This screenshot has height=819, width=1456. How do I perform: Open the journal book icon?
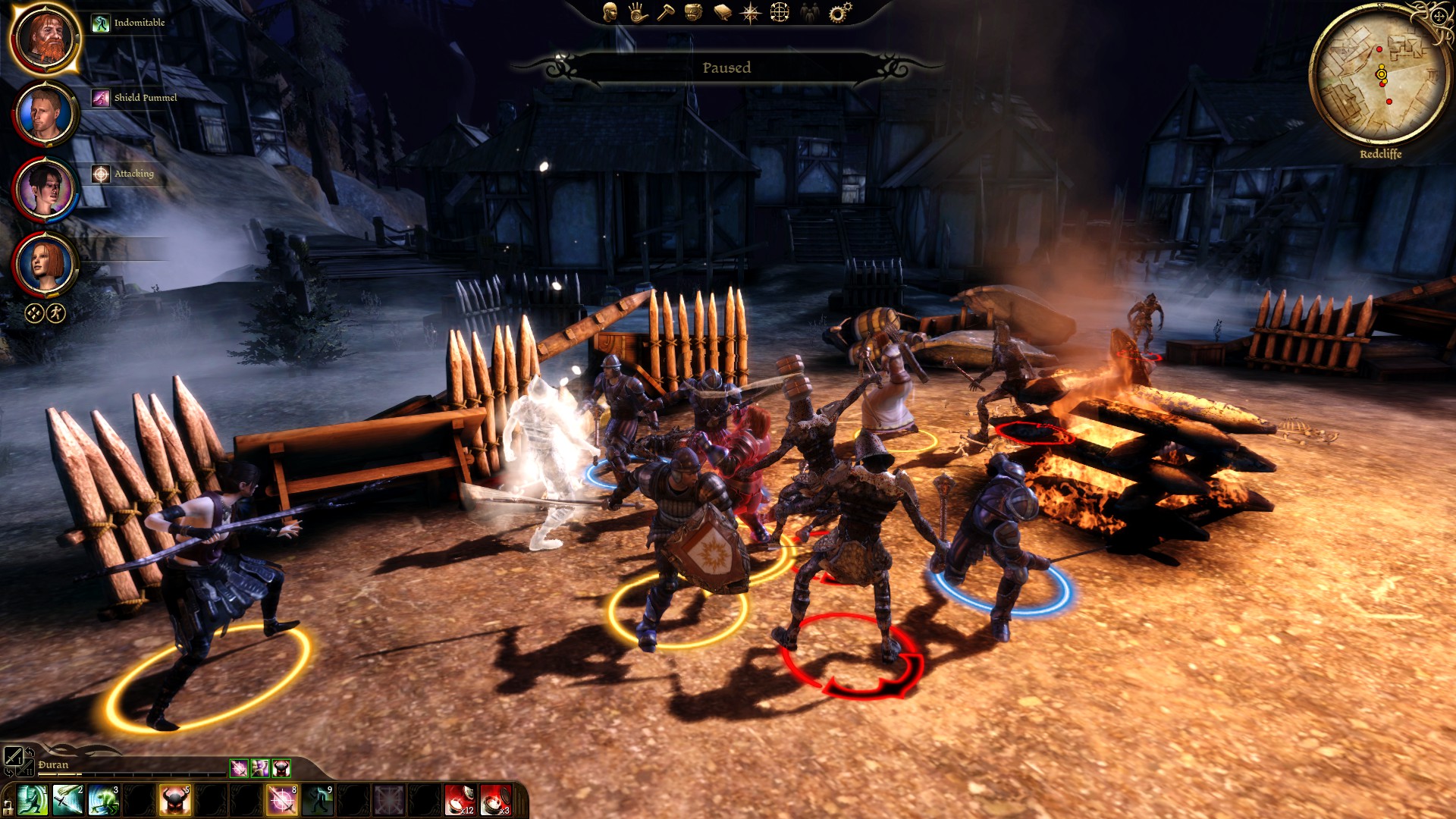point(722,12)
